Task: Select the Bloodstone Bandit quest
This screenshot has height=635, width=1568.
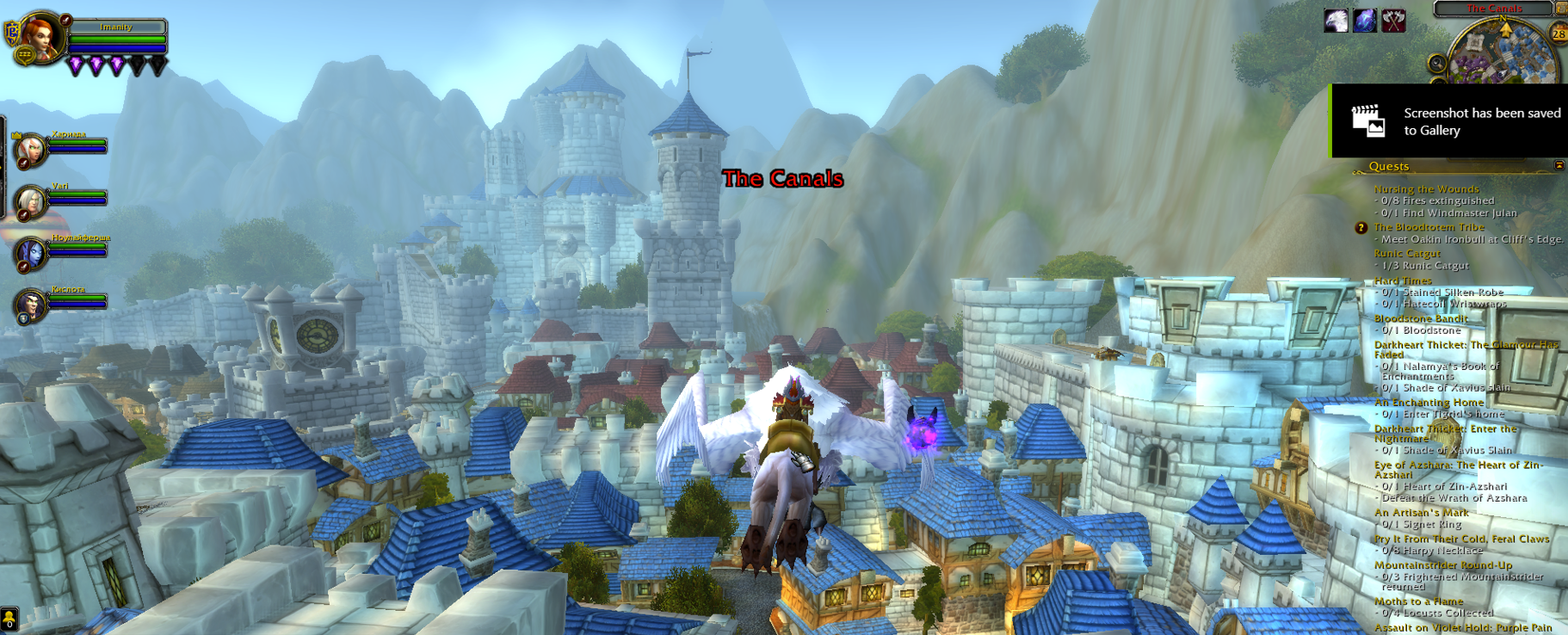Action: 1421,318
